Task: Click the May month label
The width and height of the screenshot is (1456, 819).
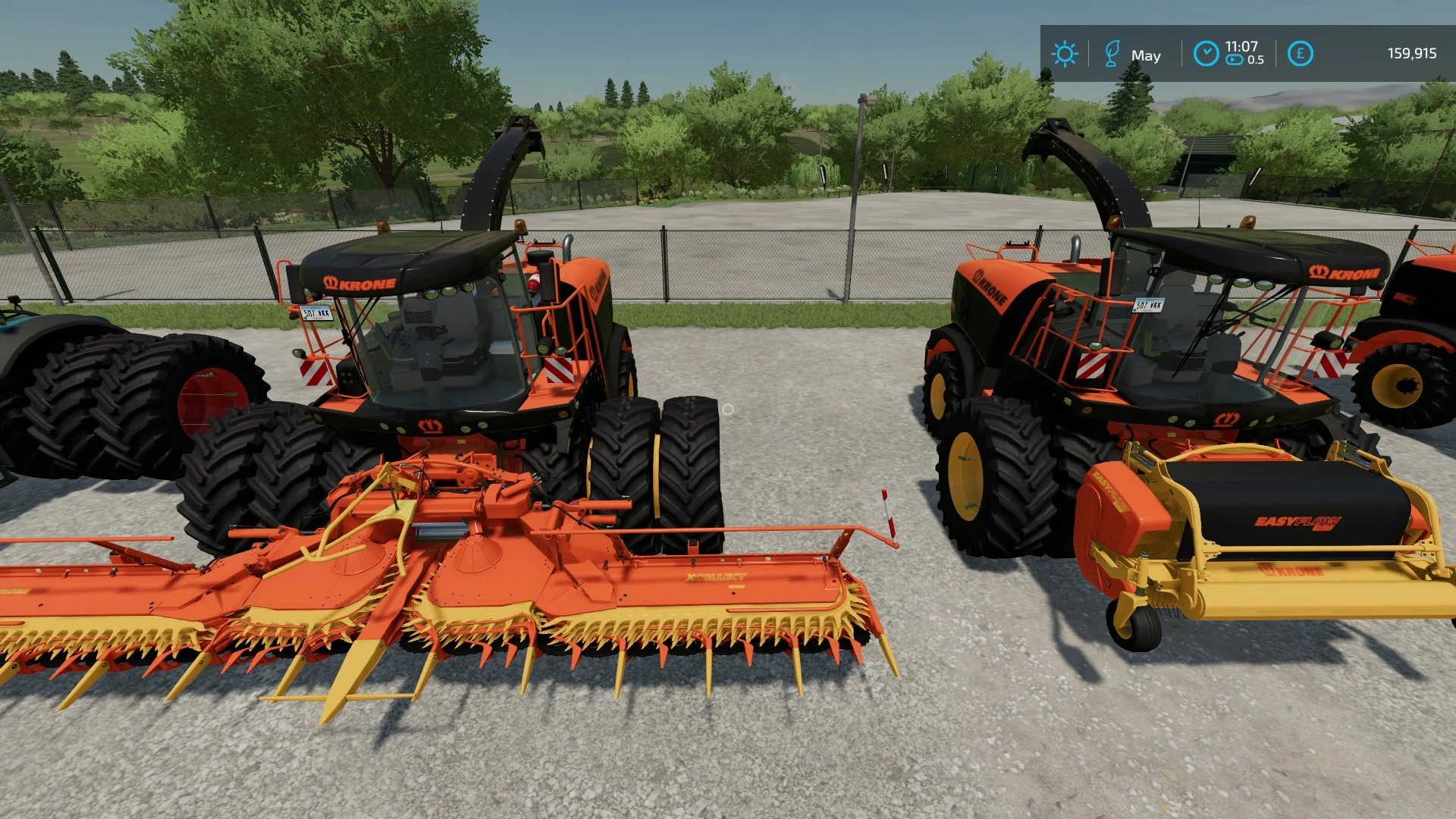Action: pos(1147,55)
